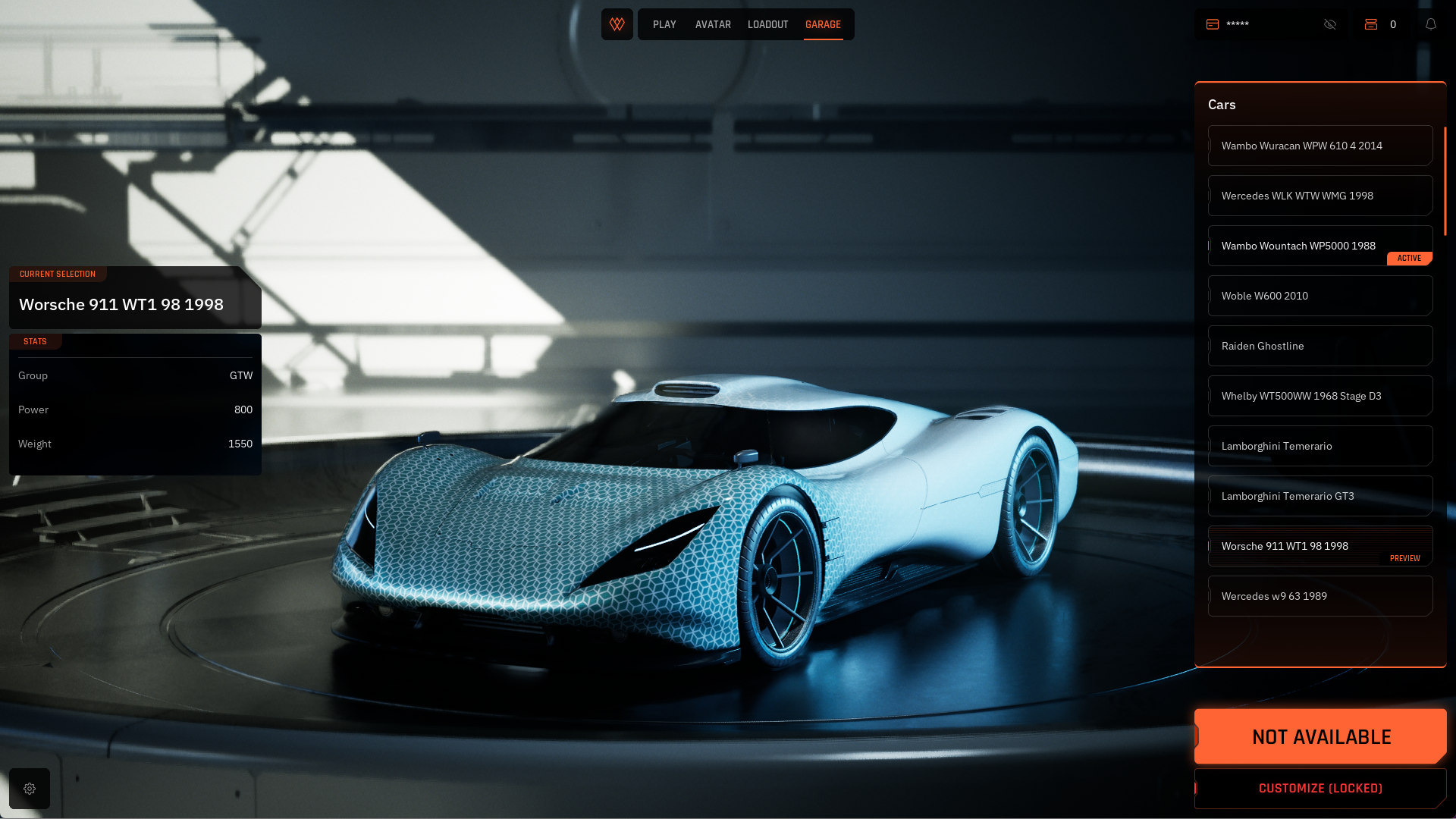Open the settings gear

[30, 789]
